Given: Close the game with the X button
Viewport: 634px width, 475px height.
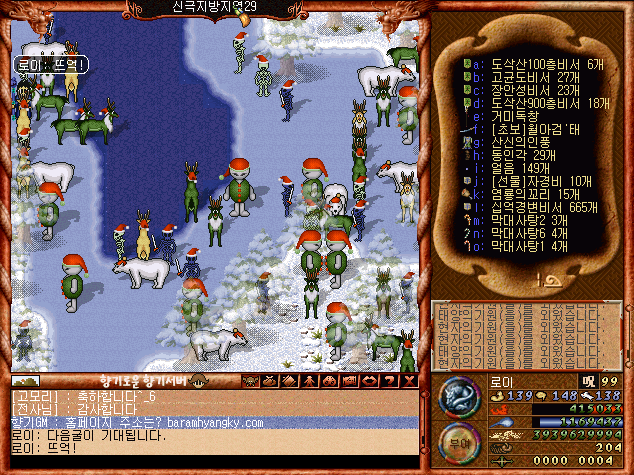Looking at the screenshot, I should pyautogui.click(x=408, y=380).
